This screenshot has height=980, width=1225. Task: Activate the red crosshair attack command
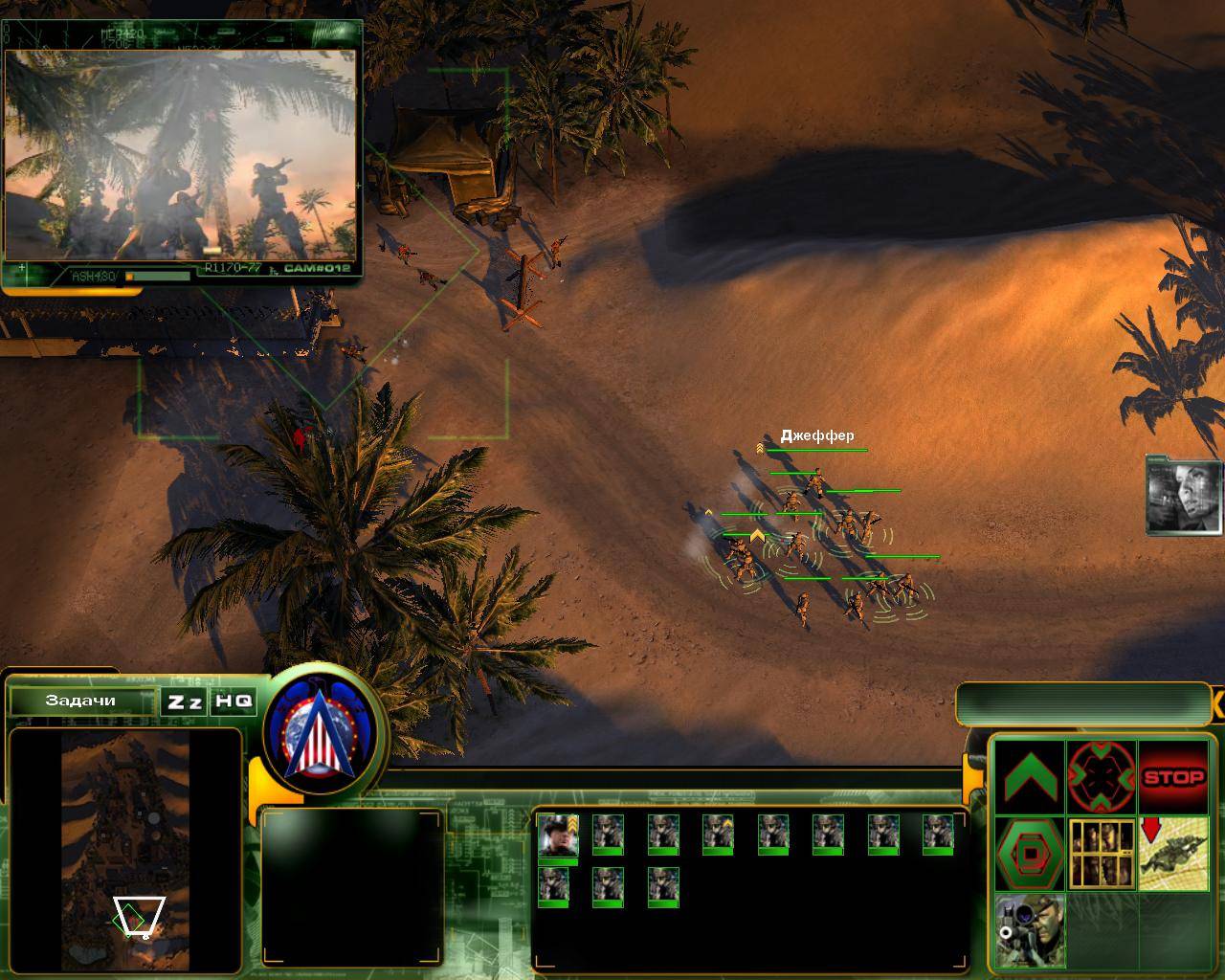tap(1101, 777)
